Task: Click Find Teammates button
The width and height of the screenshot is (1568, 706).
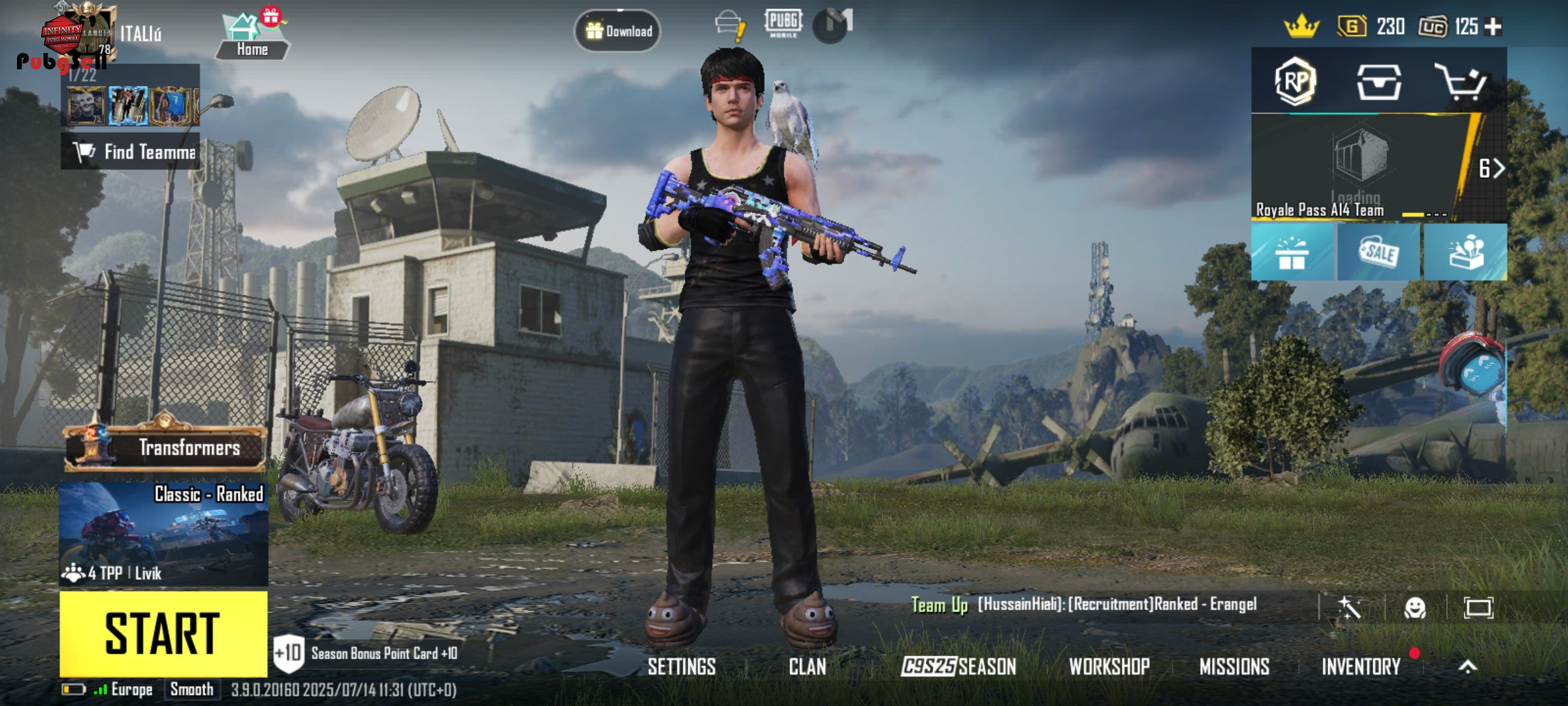Action: pos(131,152)
